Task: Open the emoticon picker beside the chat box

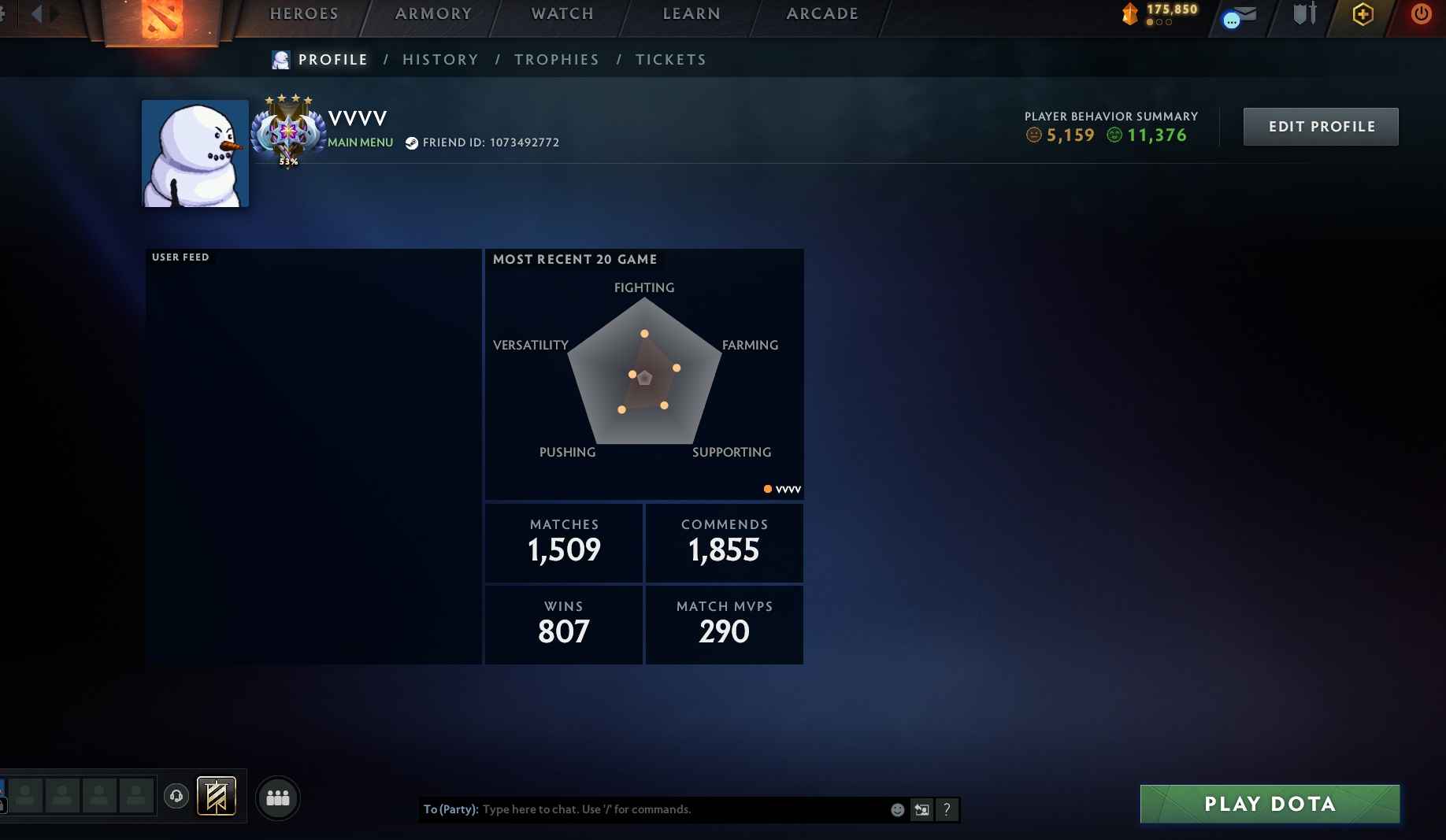Action: tap(896, 809)
